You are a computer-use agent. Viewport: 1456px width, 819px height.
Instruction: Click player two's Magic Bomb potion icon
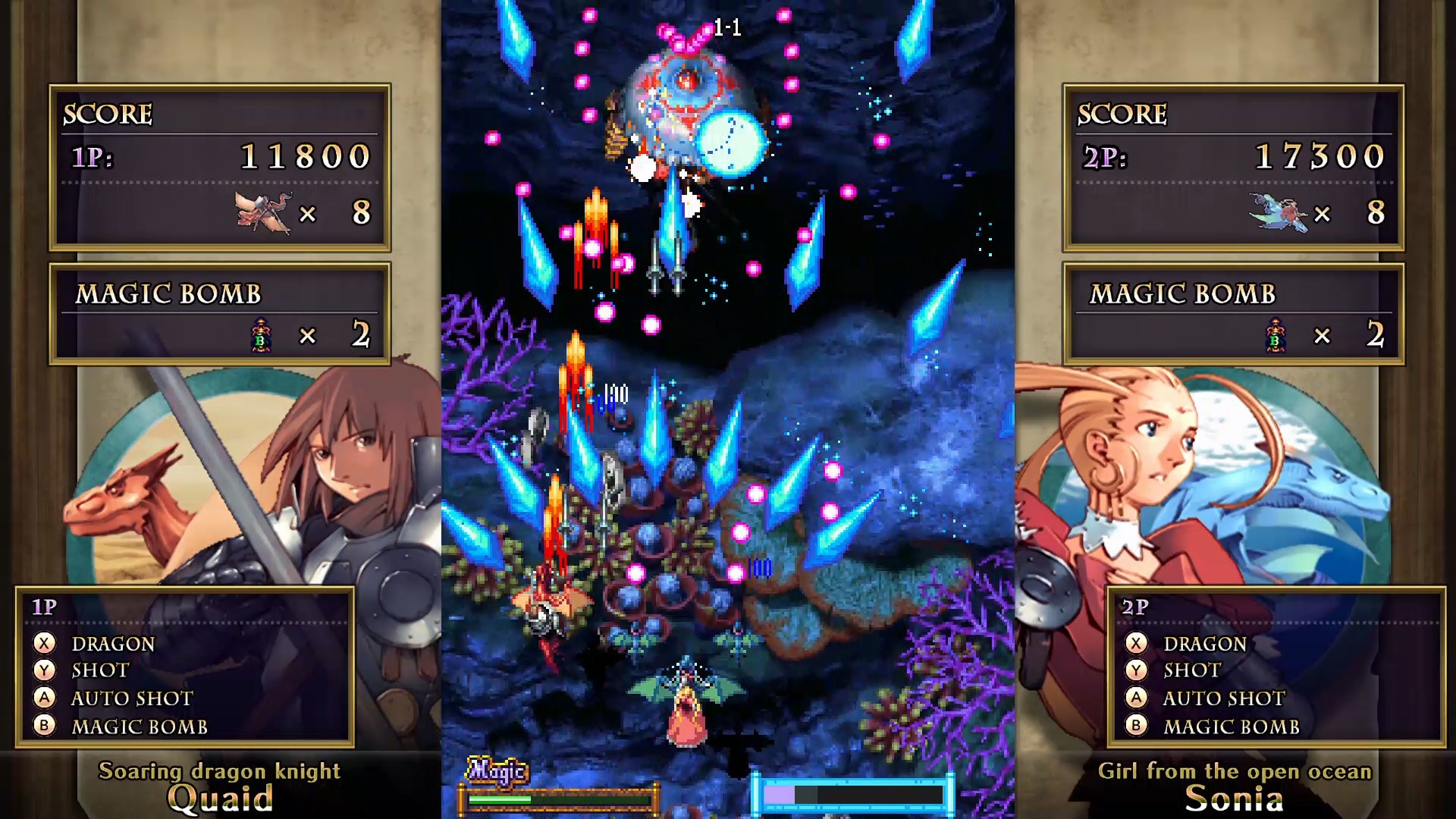point(1276,334)
